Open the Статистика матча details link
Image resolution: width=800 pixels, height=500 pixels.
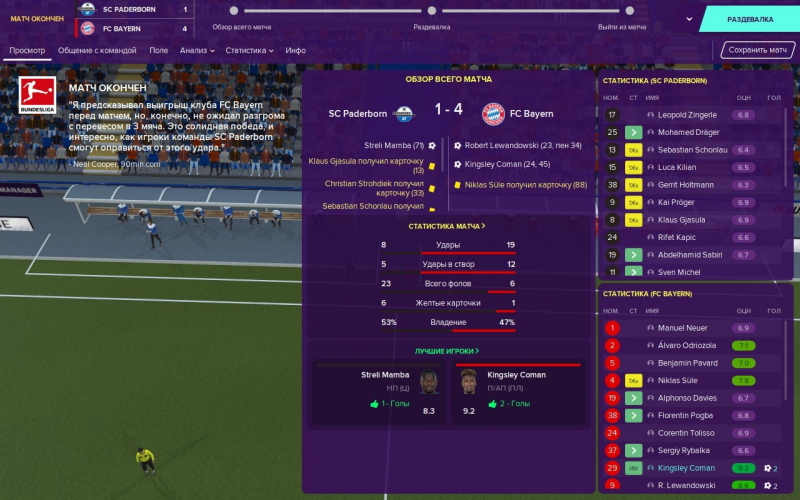point(447,226)
